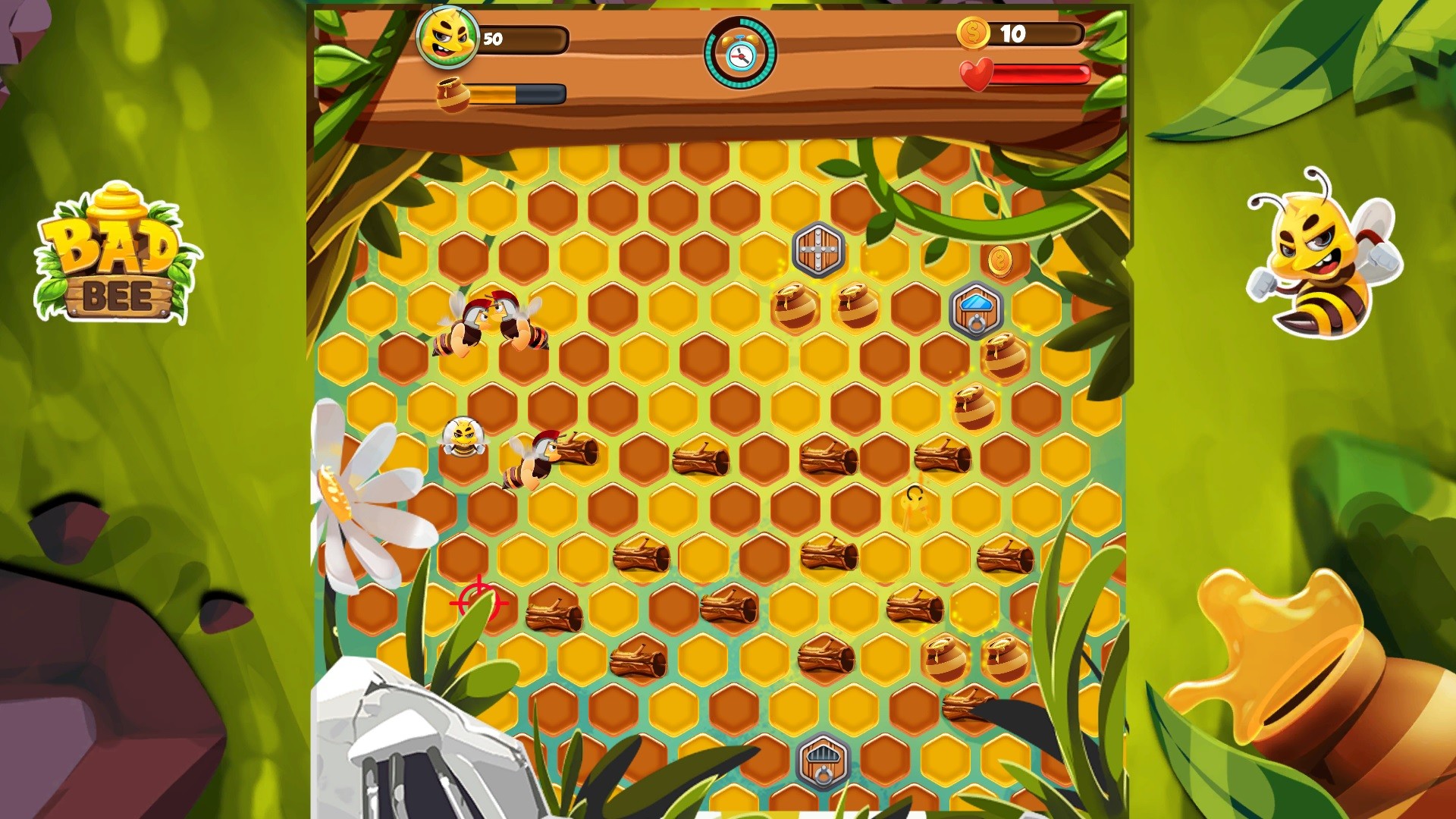Click the blue gem trapdoor with ring handle
Image resolution: width=1456 pixels, height=819 pixels.
tap(974, 309)
